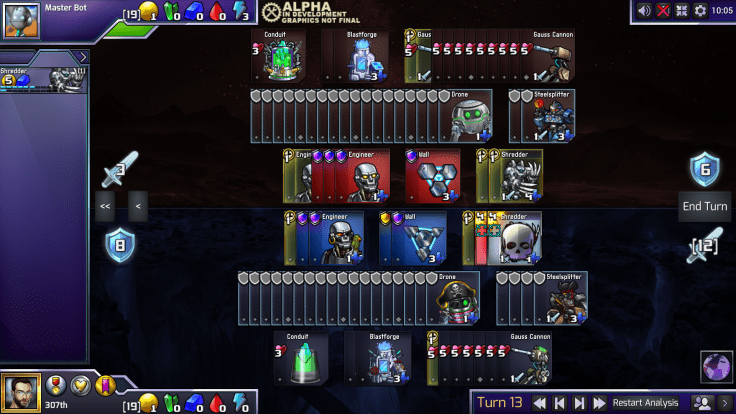Step forward one turn in replay
This screenshot has height=414, width=736.
click(579, 403)
